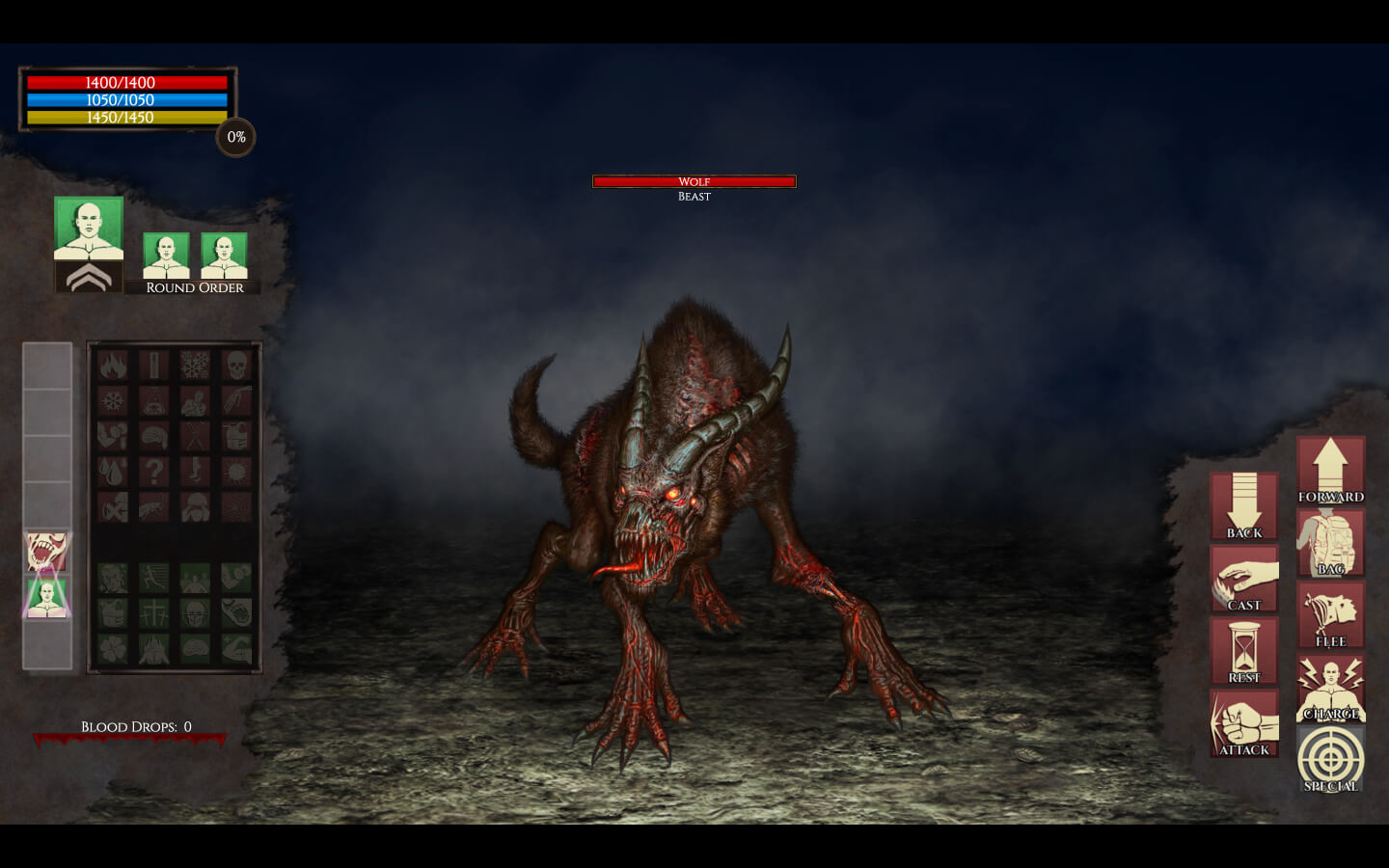1389x868 pixels.
Task: Use the Special target action
Action: pos(1330,759)
